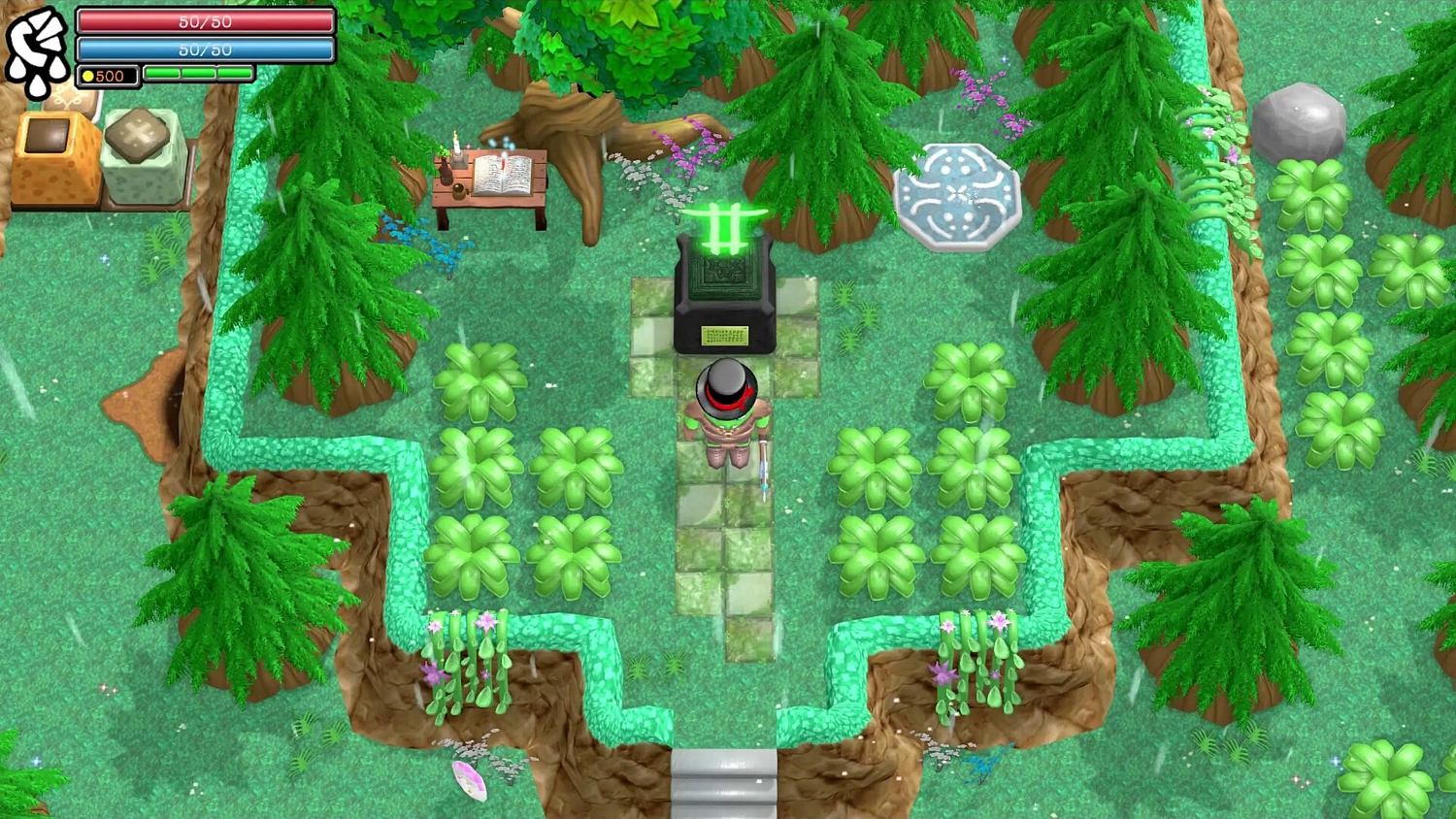The image size is (1456, 819).
Task: Click the player character wearing the top hat
Action: click(728, 408)
